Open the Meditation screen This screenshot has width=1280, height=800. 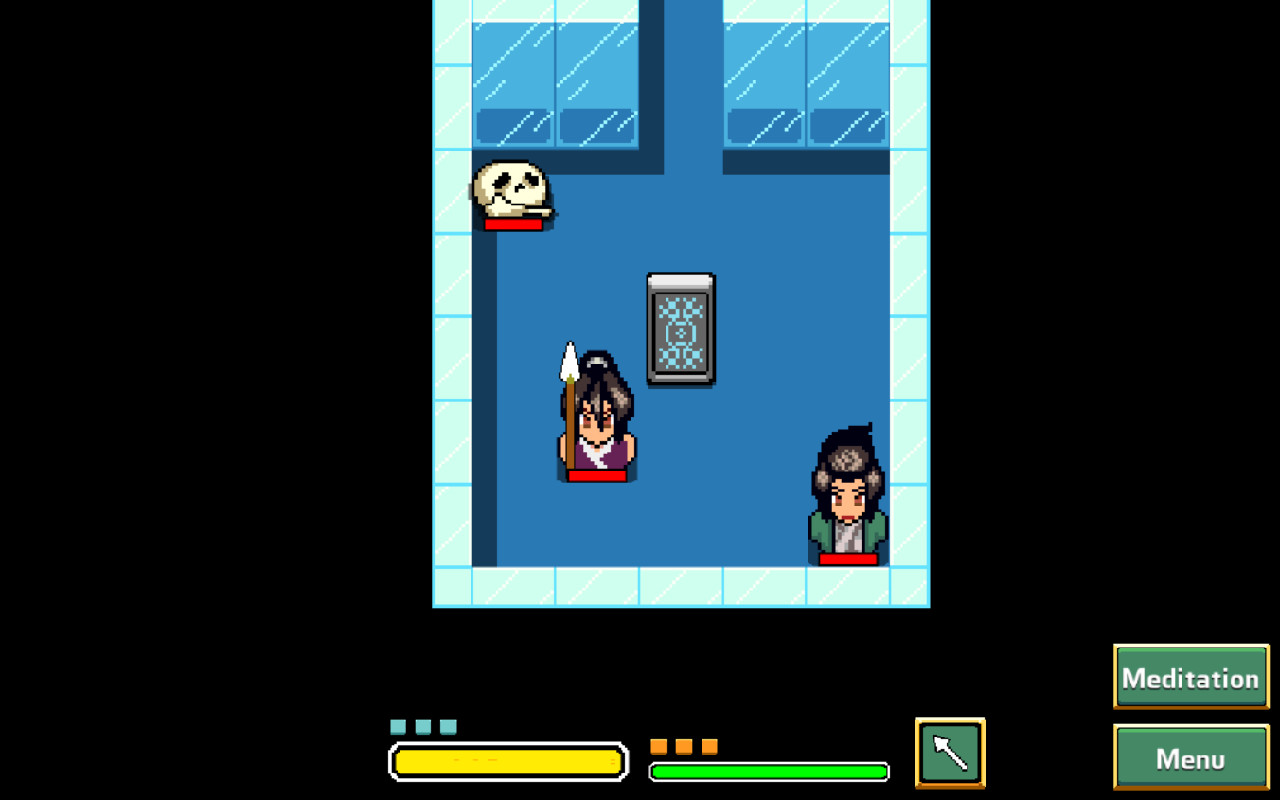tap(1190, 677)
